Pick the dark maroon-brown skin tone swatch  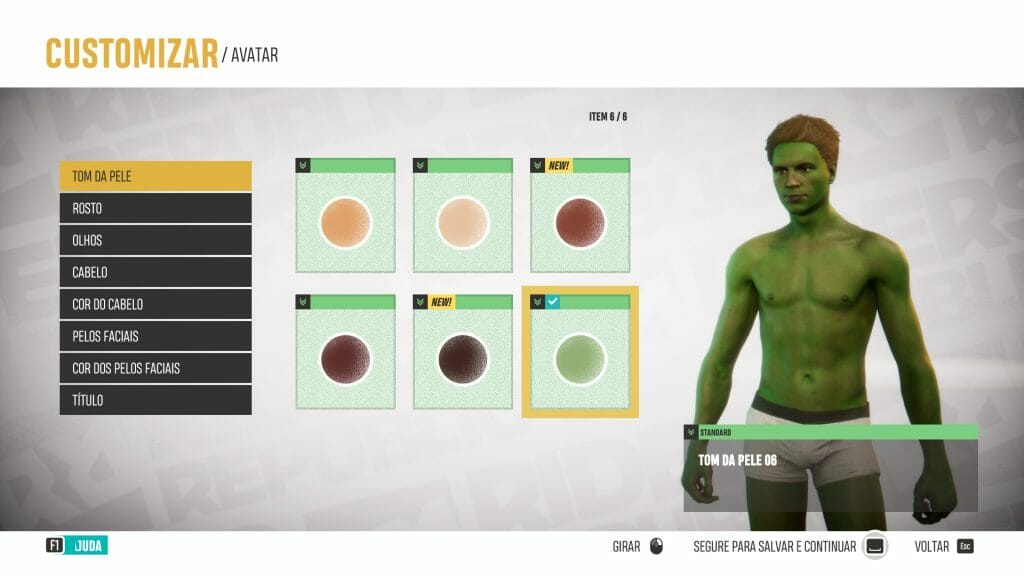346,358
